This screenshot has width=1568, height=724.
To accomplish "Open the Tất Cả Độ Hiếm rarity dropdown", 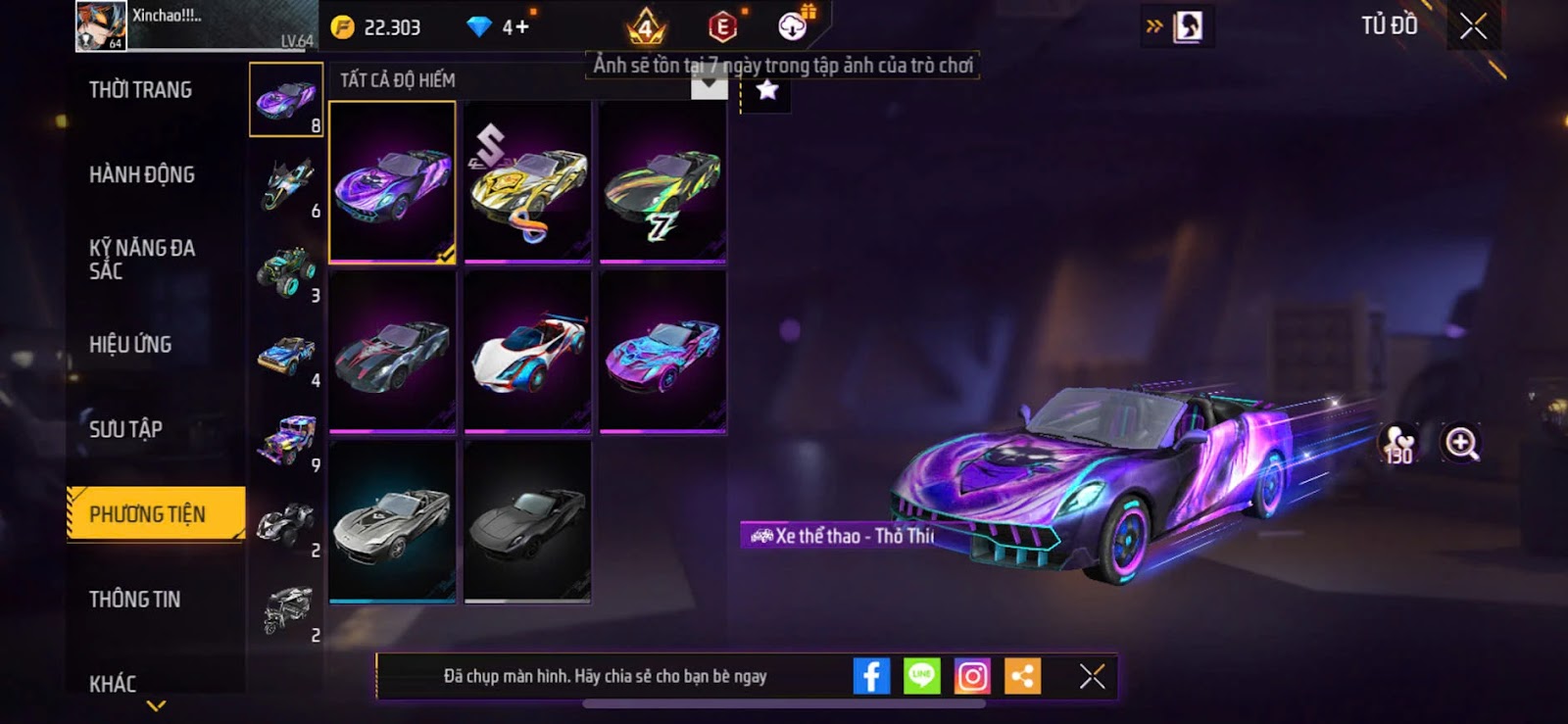I will pos(709,85).
